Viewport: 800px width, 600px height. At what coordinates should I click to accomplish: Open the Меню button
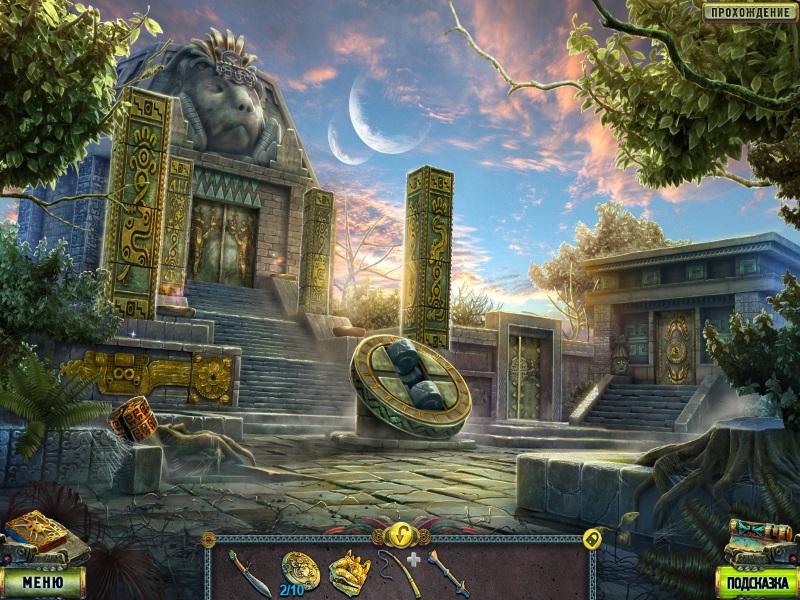pyautogui.click(x=43, y=580)
